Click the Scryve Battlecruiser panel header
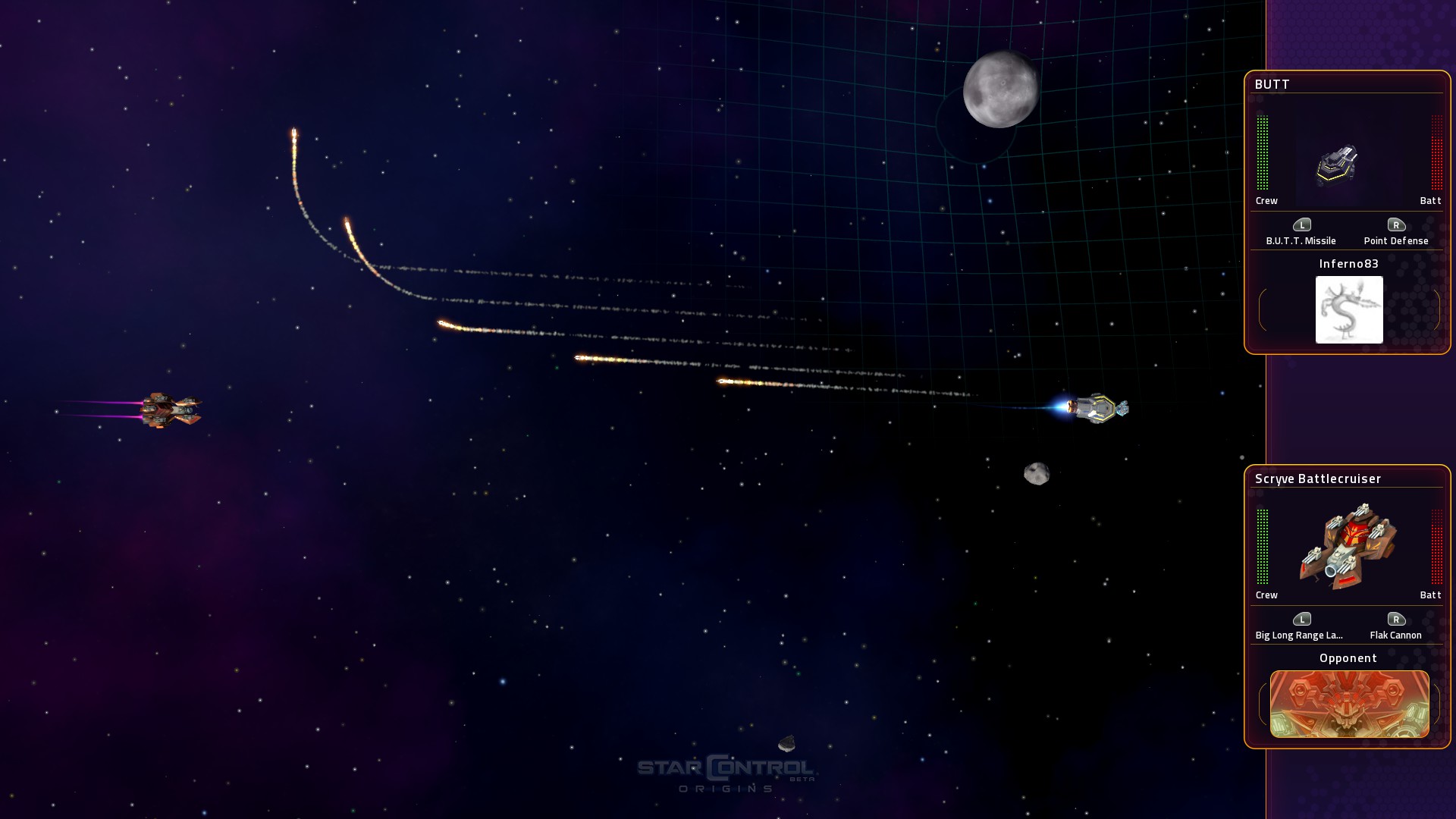Image resolution: width=1456 pixels, height=819 pixels. (x=1318, y=479)
